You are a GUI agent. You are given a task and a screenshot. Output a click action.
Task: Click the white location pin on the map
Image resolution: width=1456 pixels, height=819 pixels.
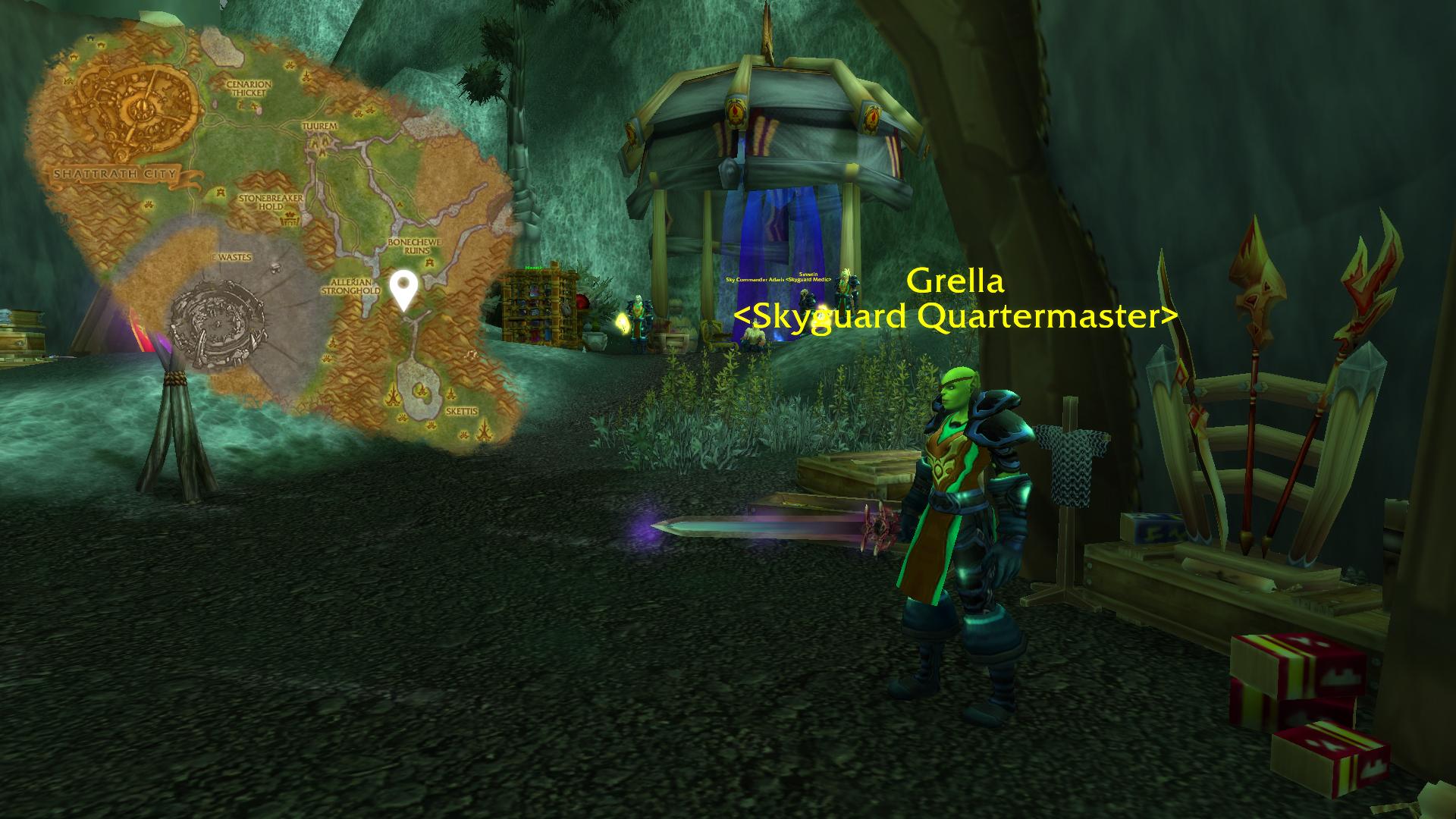coord(404,288)
